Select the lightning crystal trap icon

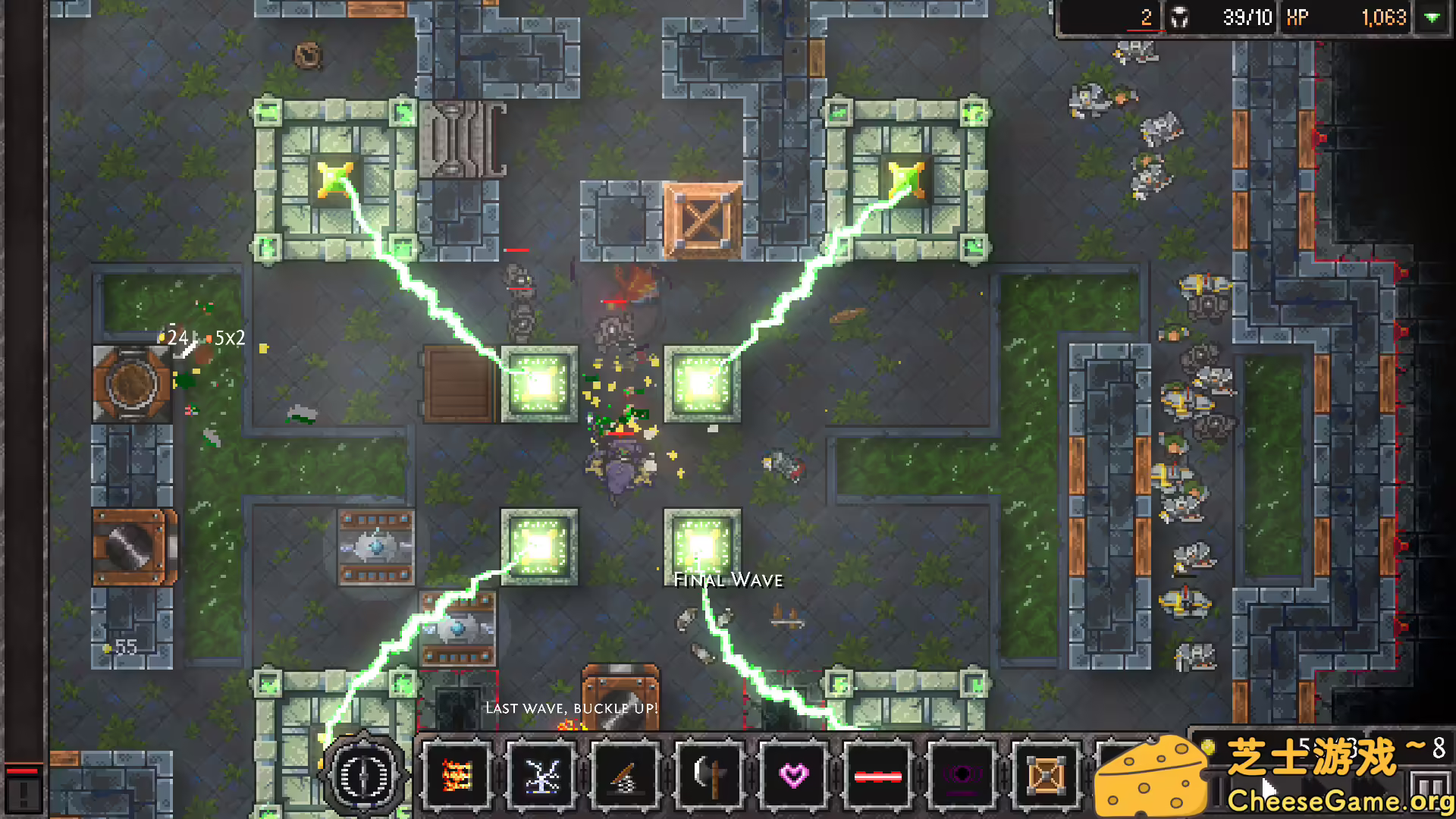tap(540, 773)
